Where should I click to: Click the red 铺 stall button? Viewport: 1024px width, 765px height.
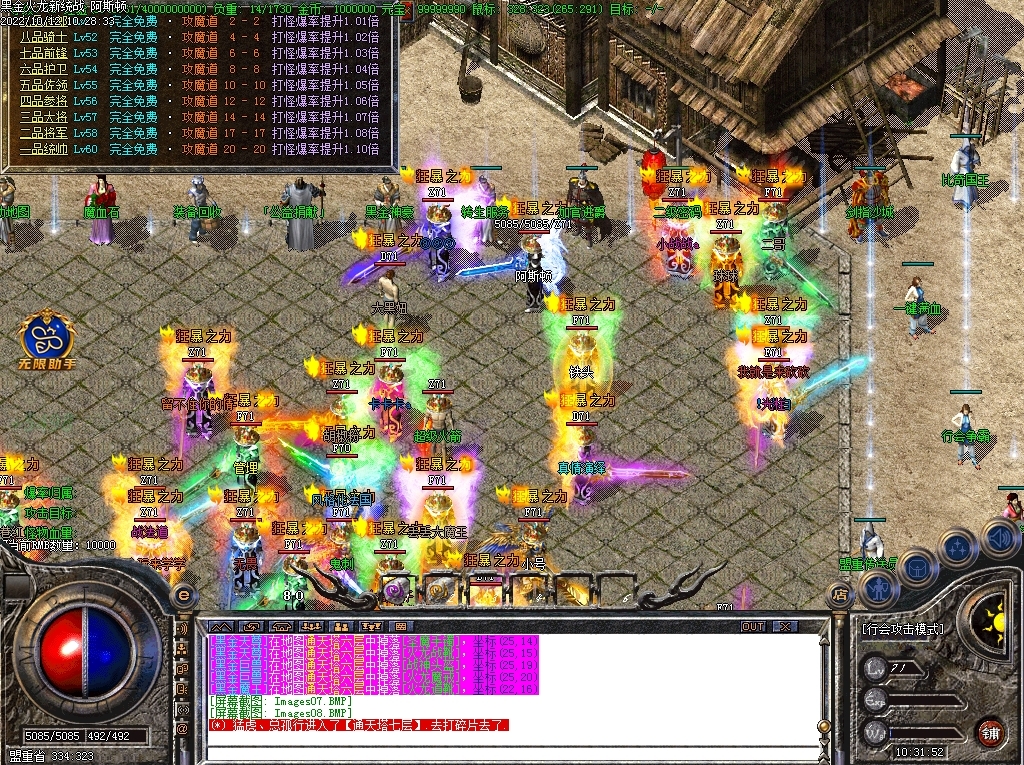[989, 731]
